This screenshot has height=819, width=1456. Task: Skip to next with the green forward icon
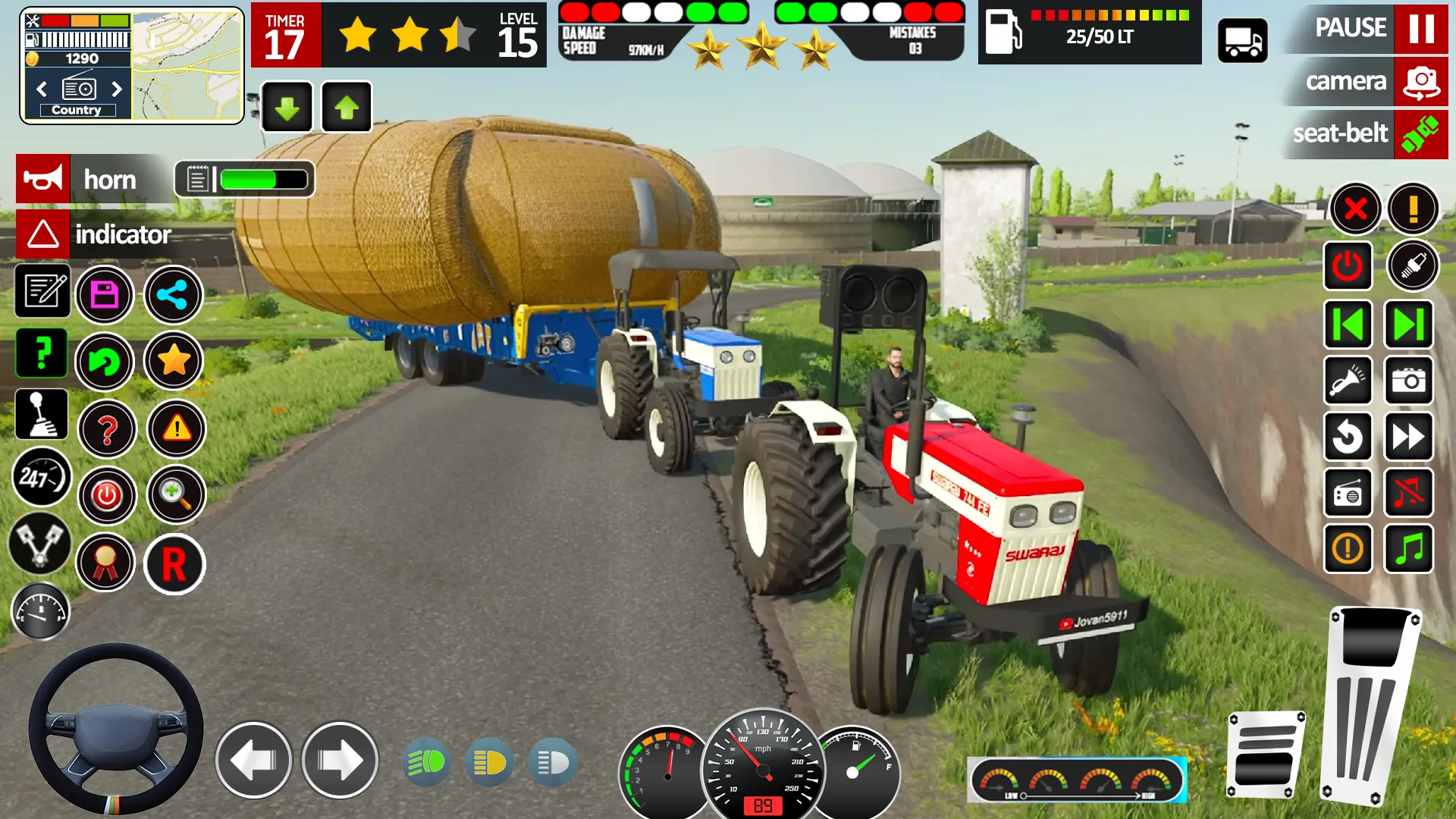tap(1409, 322)
